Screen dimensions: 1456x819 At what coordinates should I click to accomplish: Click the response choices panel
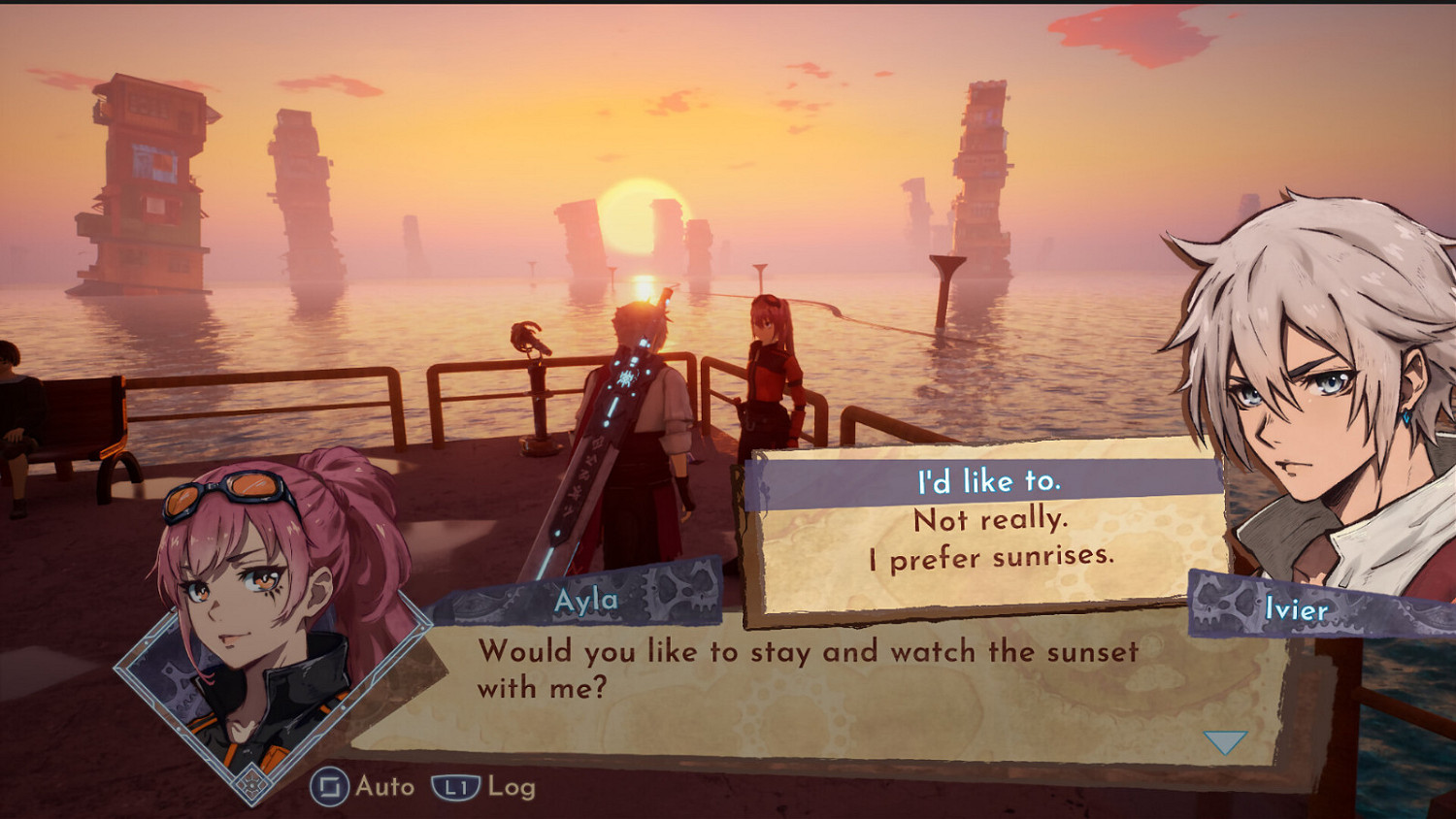[985, 524]
